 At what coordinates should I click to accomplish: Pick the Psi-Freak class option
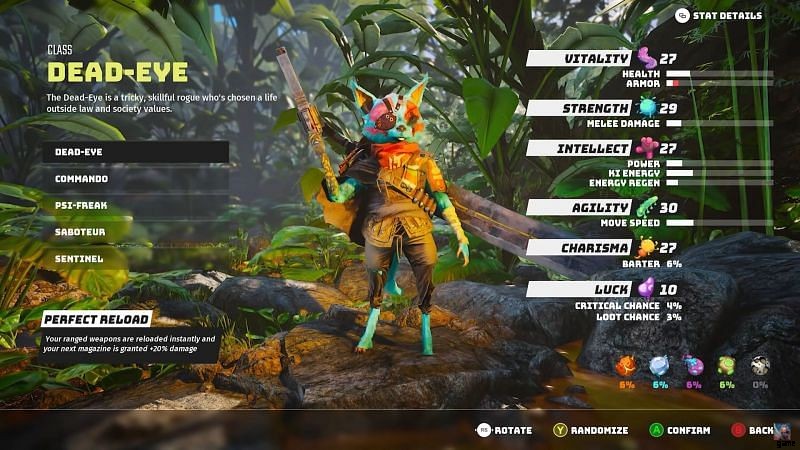pos(136,205)
